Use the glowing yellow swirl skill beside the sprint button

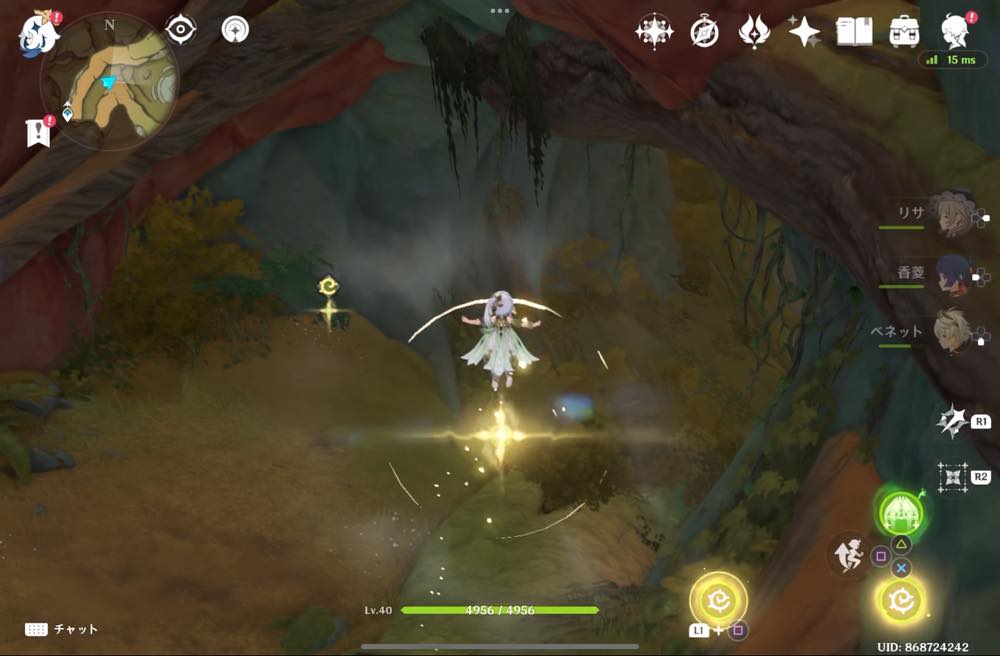coord(900,600)
